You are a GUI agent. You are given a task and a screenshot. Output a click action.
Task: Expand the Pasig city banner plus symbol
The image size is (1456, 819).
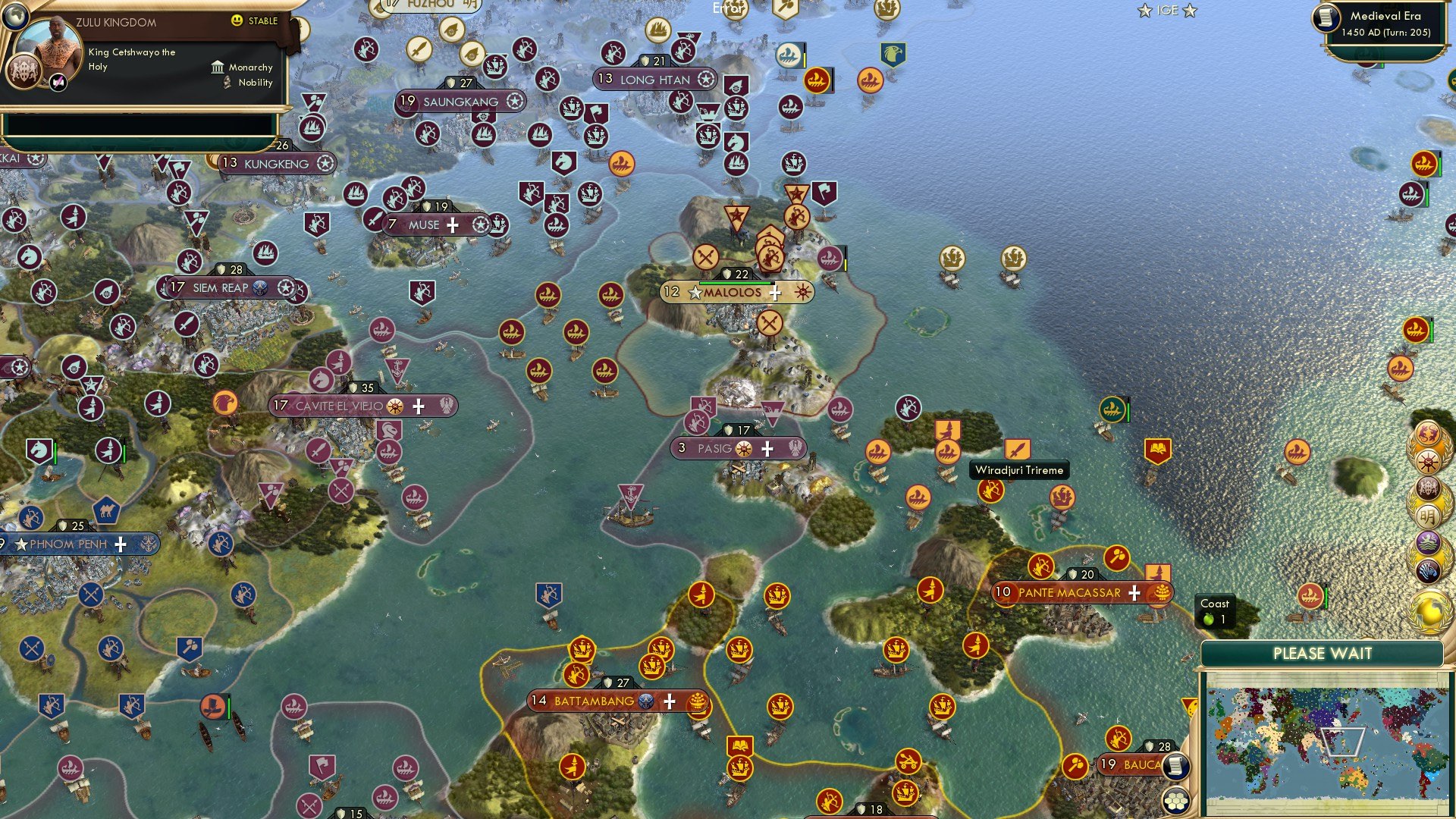(766, 448)
